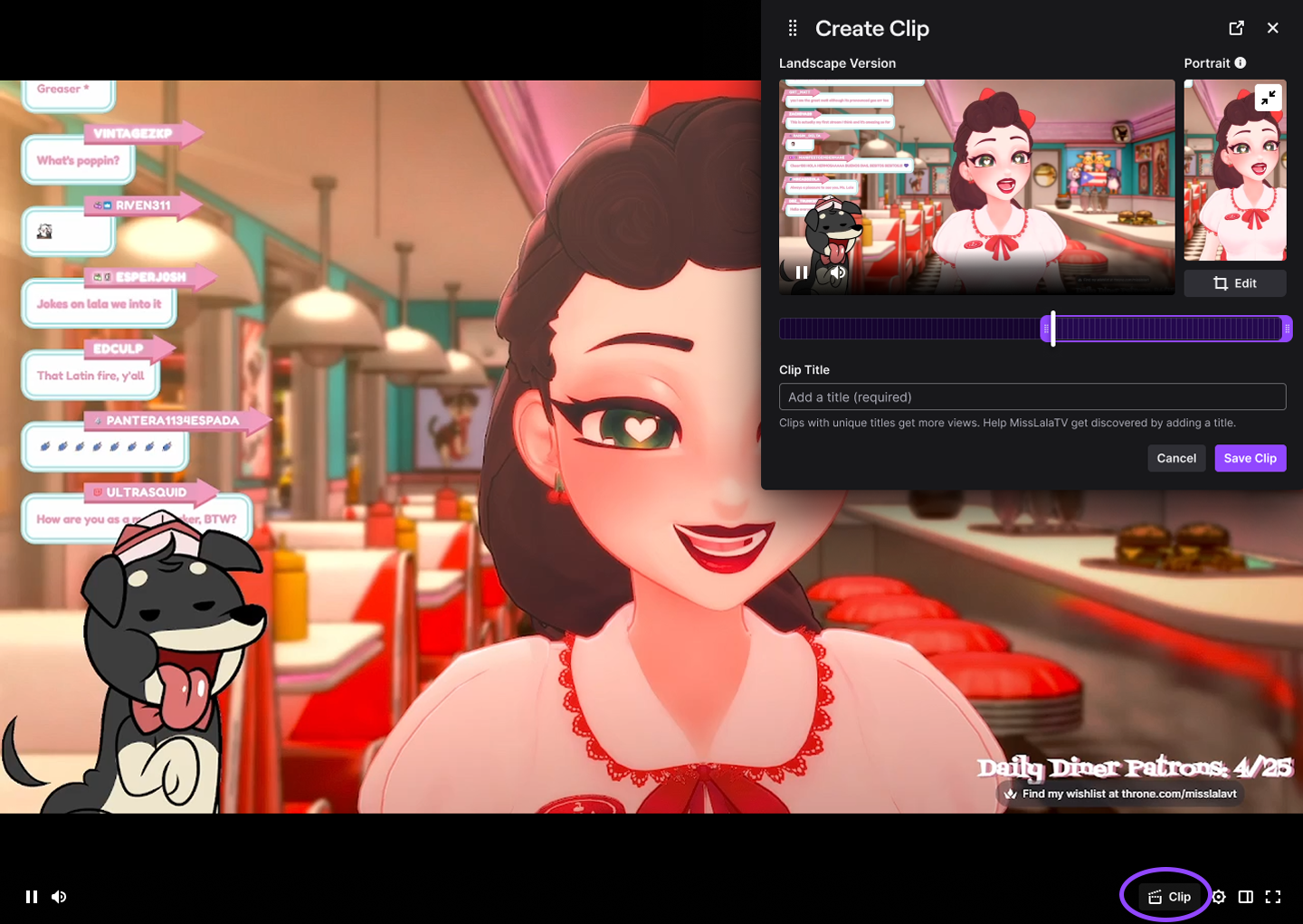
Task: Toggle main player volume mute
Action: point(59,897)
